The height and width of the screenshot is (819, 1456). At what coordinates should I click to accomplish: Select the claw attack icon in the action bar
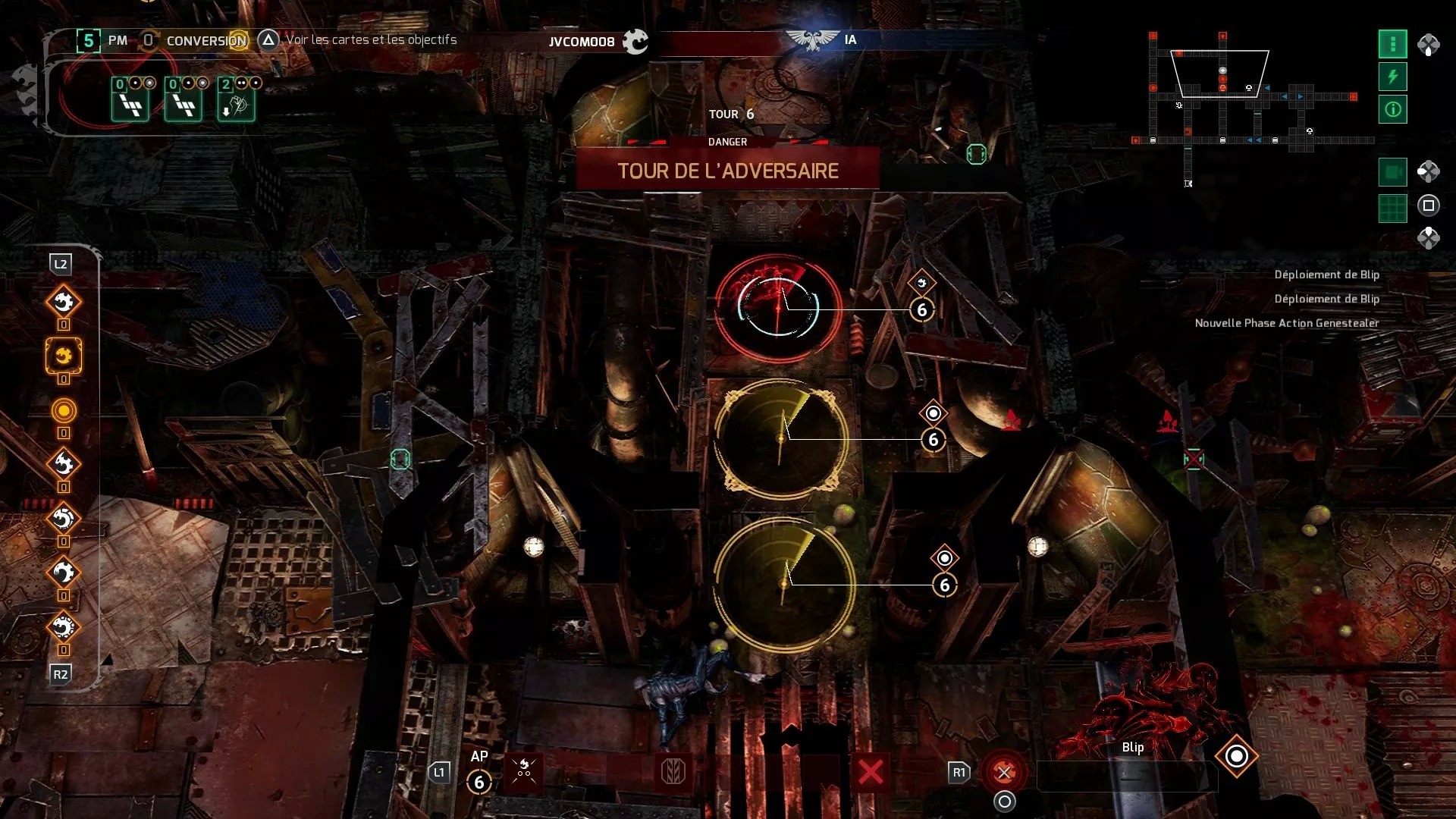click(523, 771)
